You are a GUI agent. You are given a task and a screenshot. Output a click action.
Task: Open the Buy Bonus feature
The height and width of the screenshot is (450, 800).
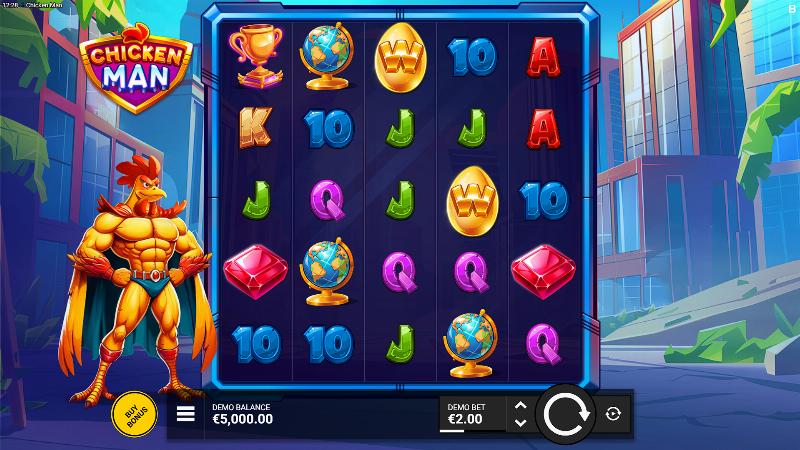tap(131, 412)
